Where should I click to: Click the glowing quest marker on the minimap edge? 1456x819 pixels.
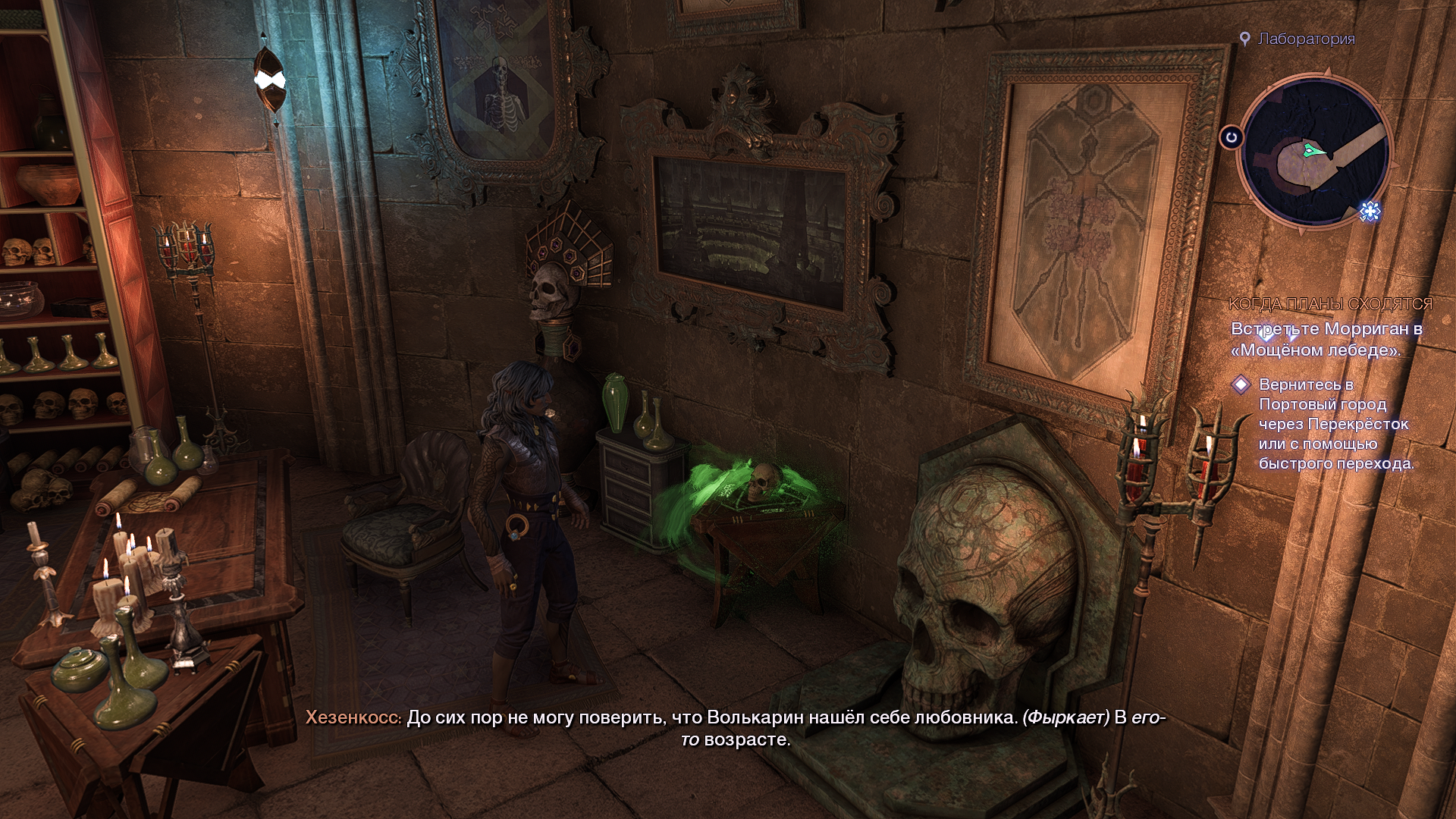[x=1370, y=211]
